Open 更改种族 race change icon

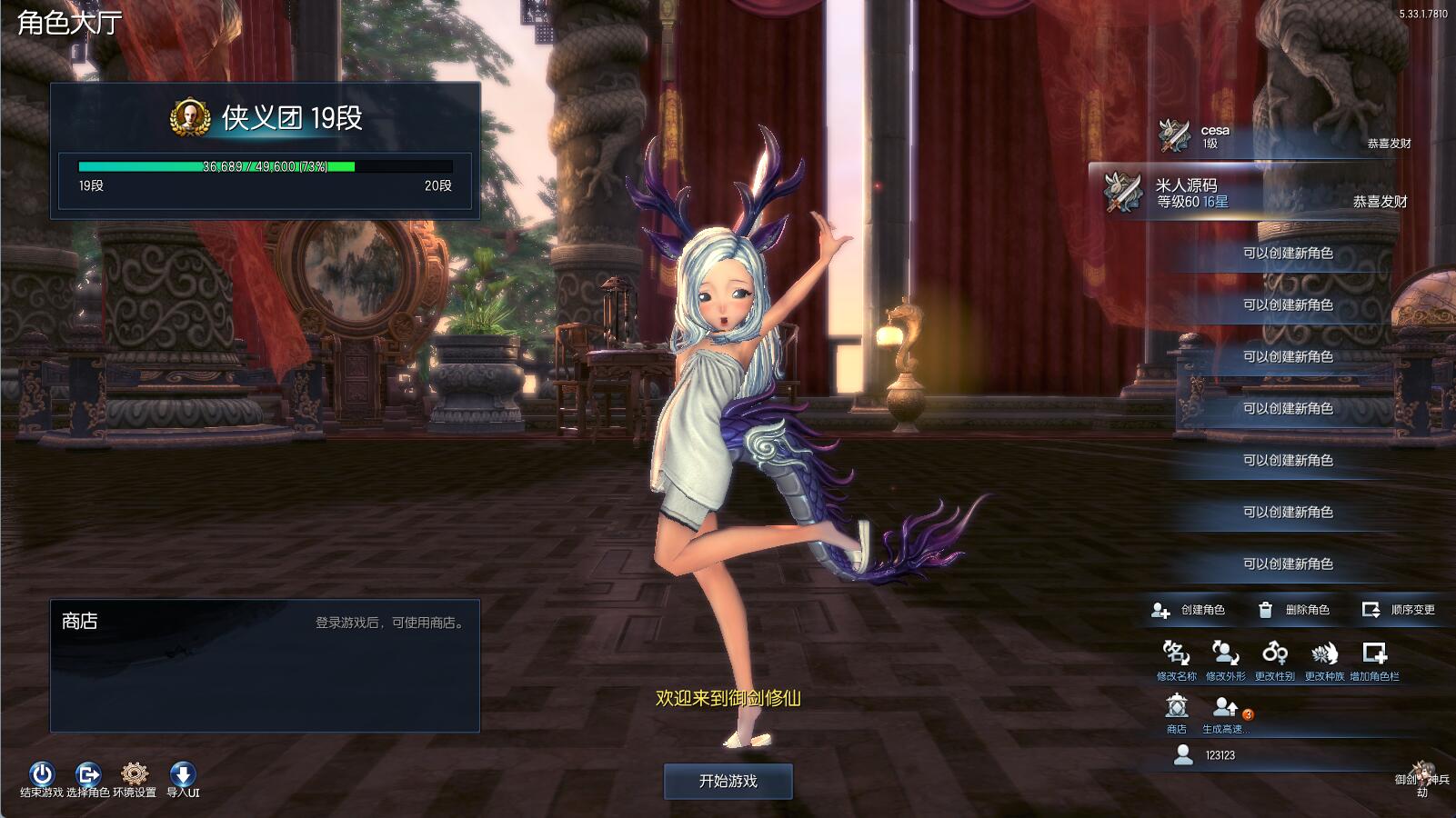click(1324, 653)
